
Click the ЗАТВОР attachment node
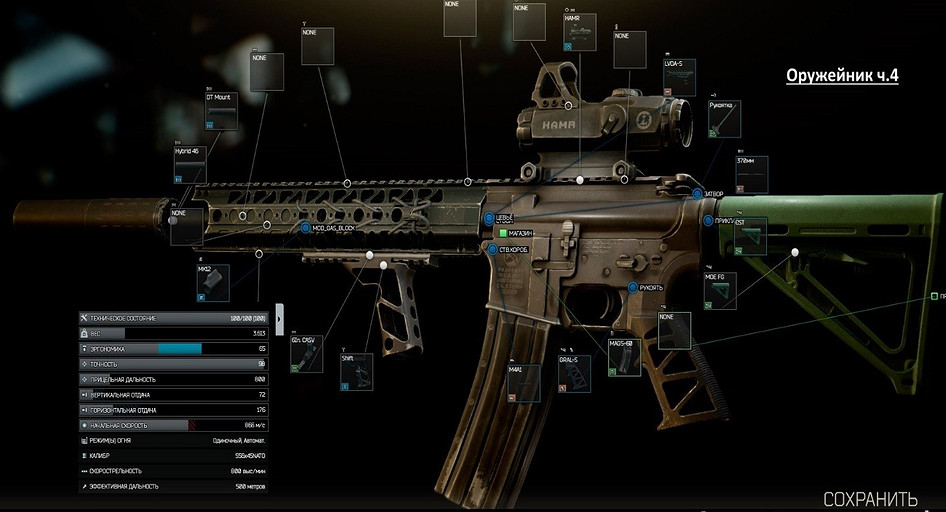point(697,194)
